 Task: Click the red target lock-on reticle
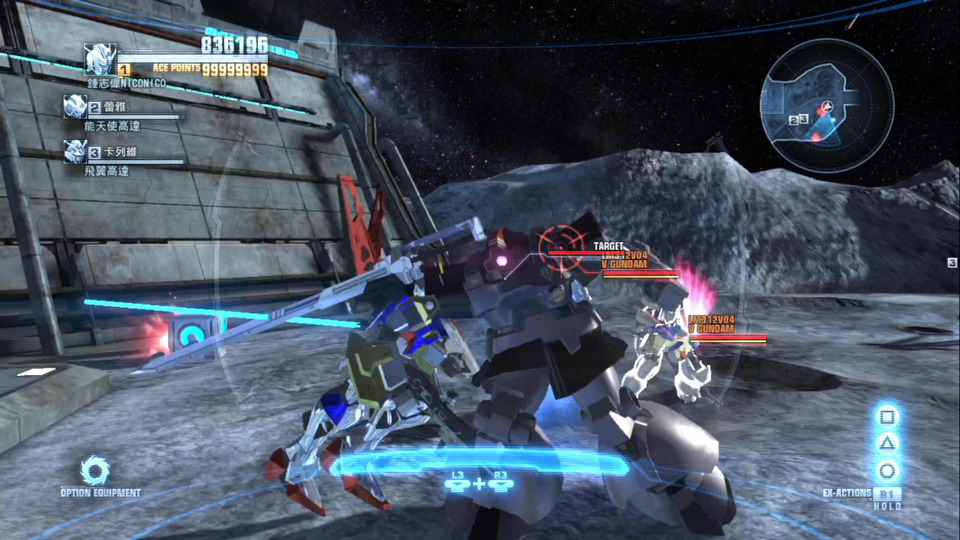point(560,247)
